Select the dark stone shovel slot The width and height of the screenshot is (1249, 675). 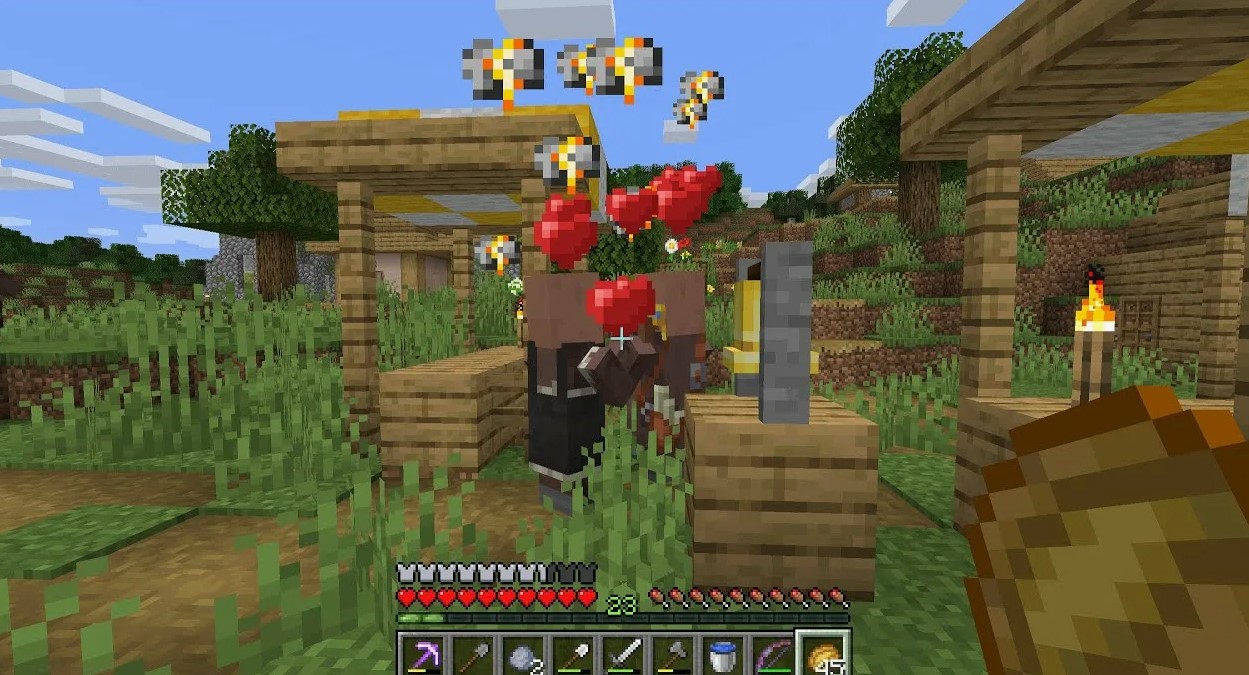pyautogui.click(x=472, y=656)
